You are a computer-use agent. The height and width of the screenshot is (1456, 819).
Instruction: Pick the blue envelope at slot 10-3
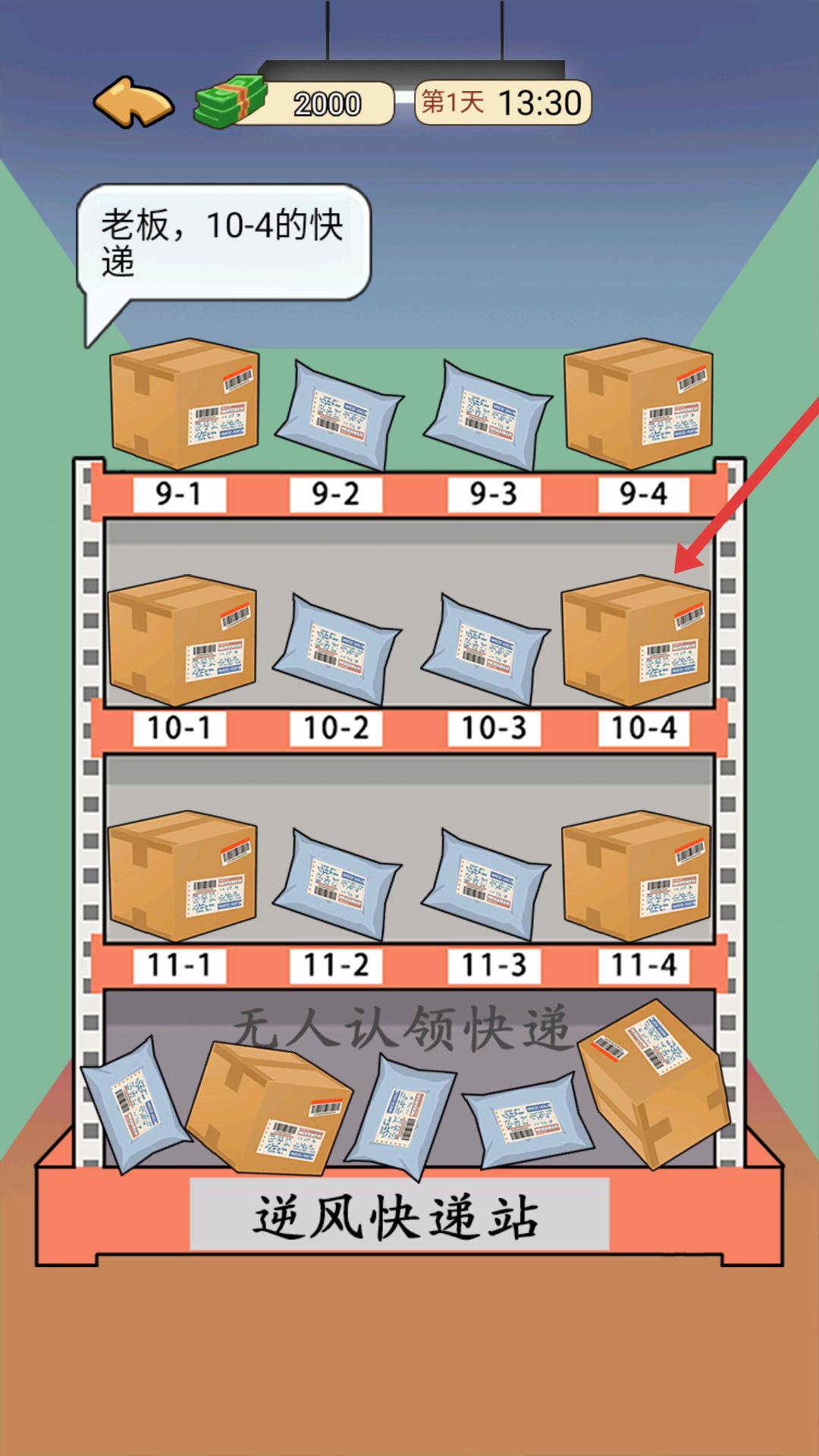(485, 648)
